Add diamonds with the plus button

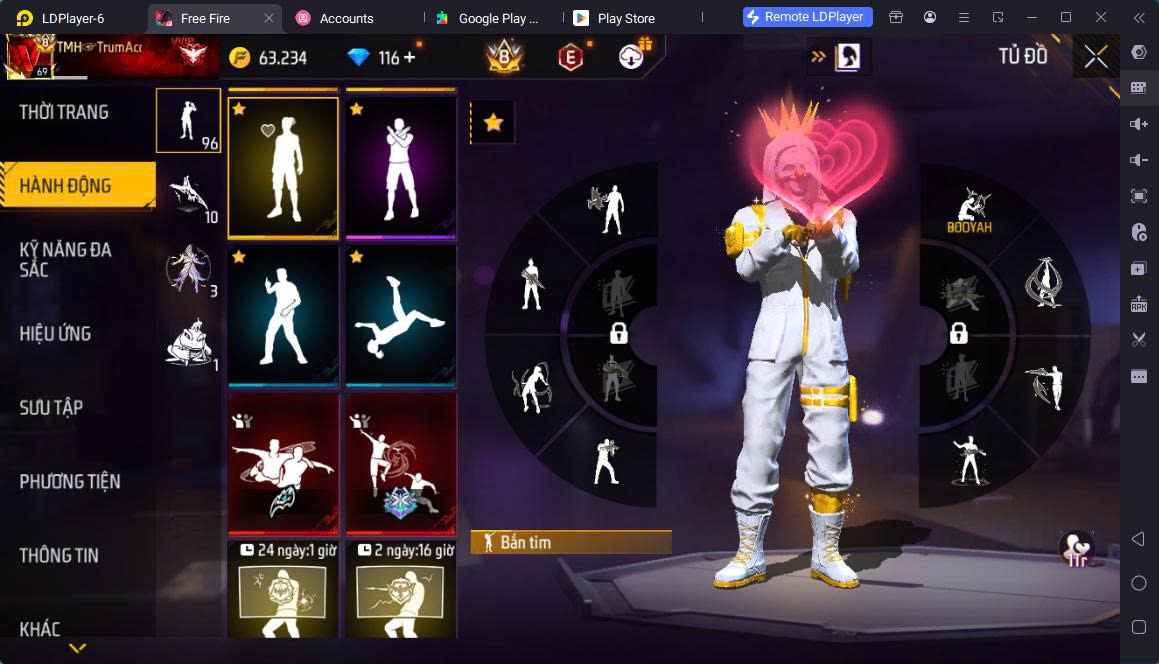409,58
